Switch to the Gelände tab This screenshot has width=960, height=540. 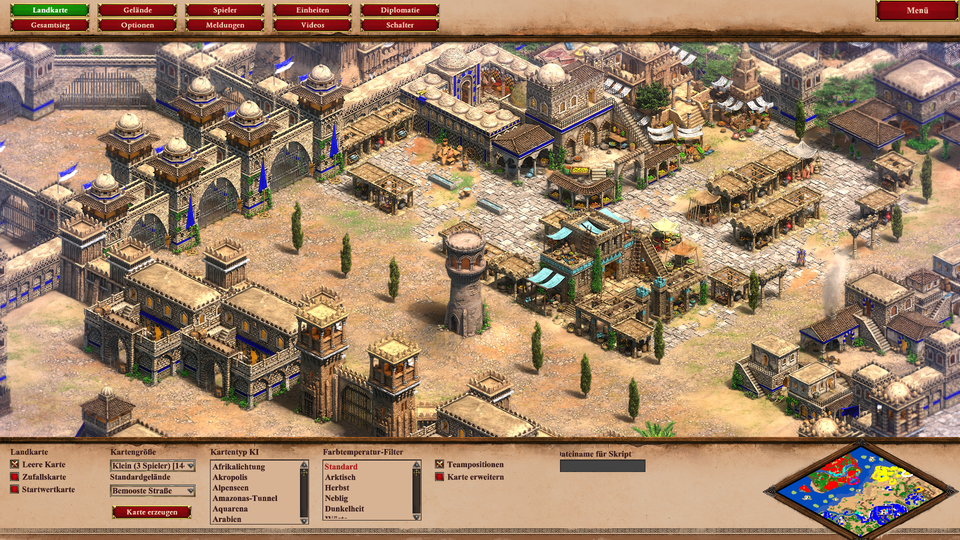pos(137,10)
